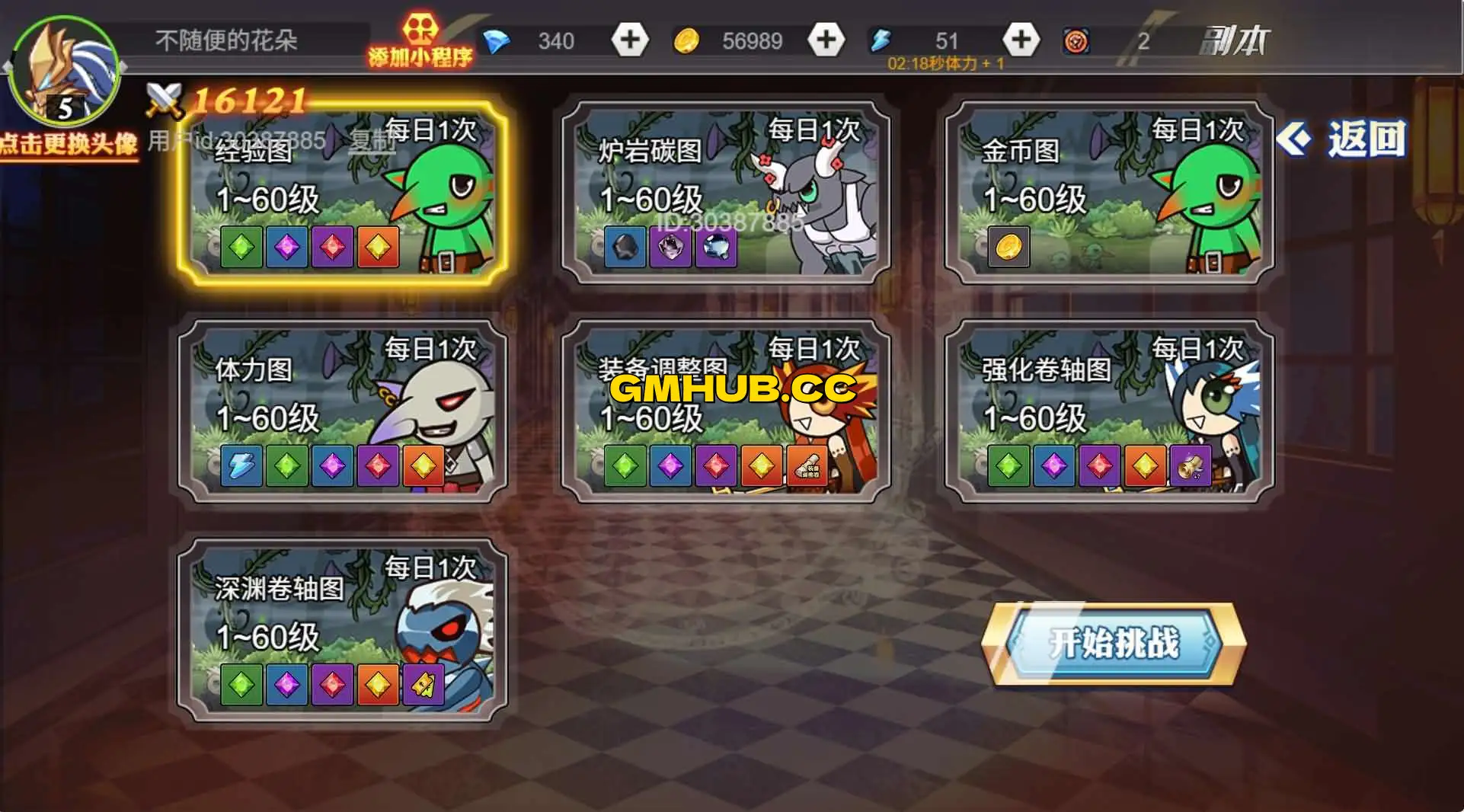Tap the 添加小程序 add mini-program icon
Screen dimensions: 1464x812
coord(420,40)
